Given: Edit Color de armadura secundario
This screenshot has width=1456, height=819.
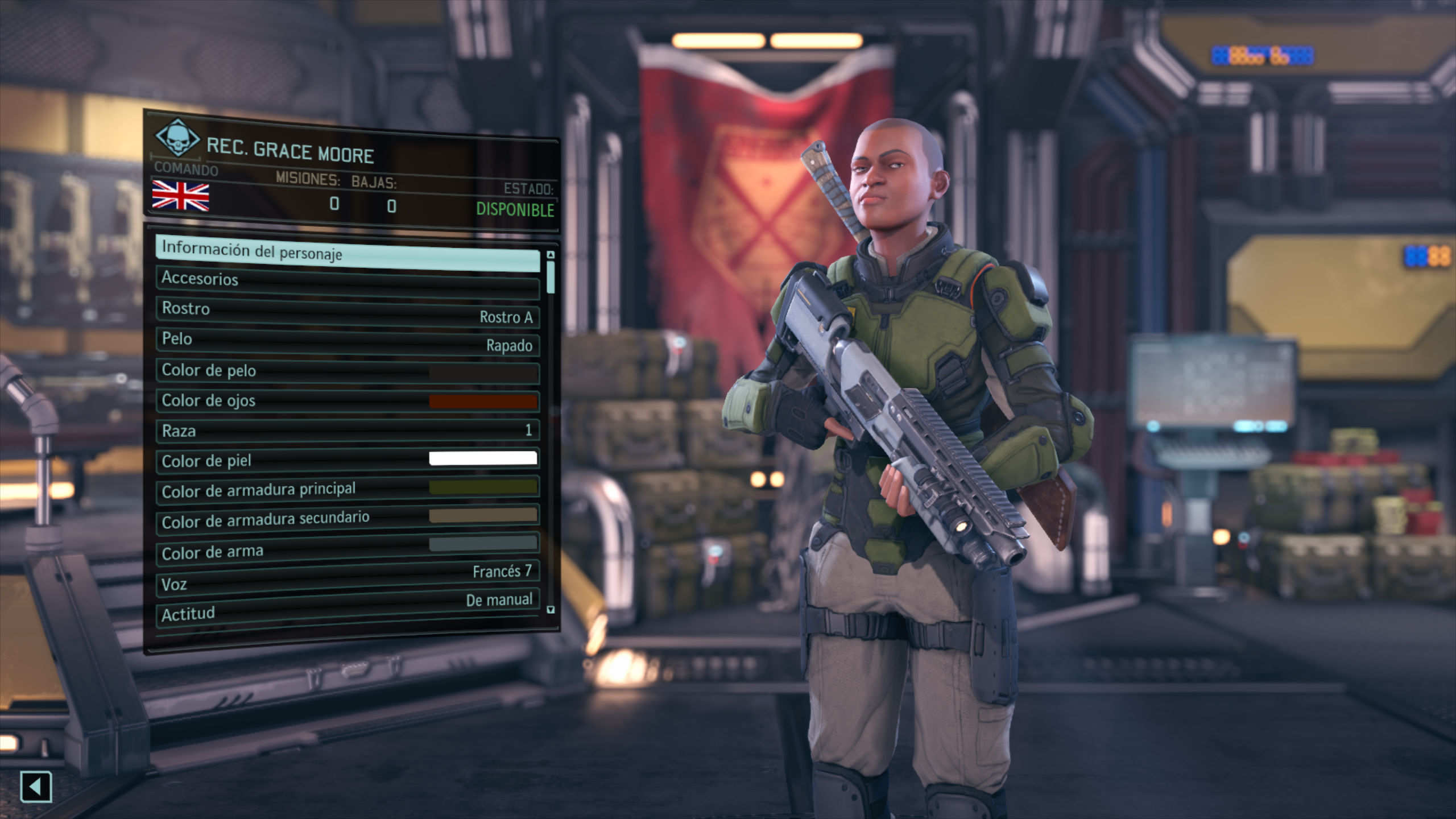Looking at the screenshot, I should pos(347,519).
